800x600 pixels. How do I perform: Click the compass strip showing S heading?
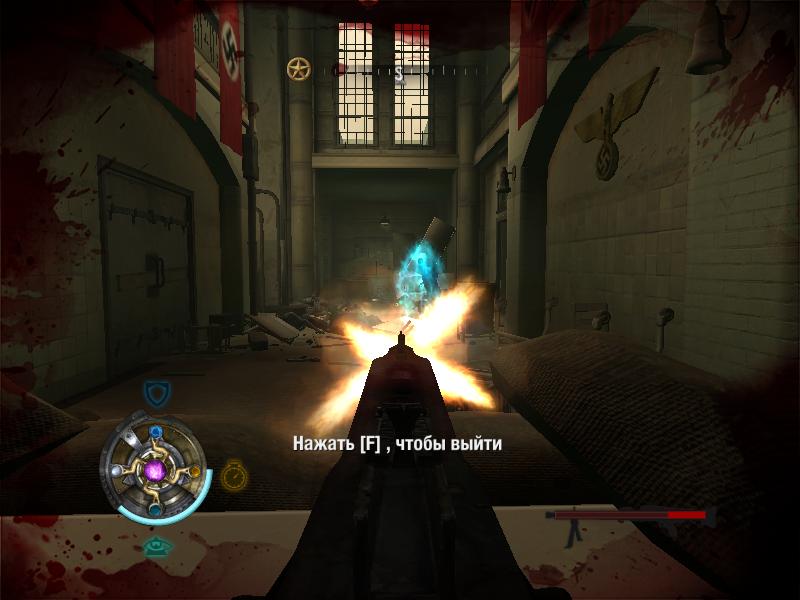398,71
